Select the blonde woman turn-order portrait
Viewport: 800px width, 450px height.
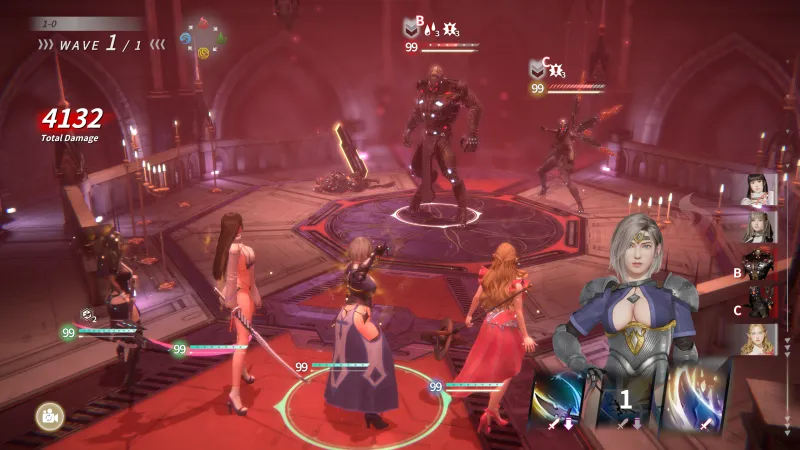pyautogui.click(x=760, y=340)
